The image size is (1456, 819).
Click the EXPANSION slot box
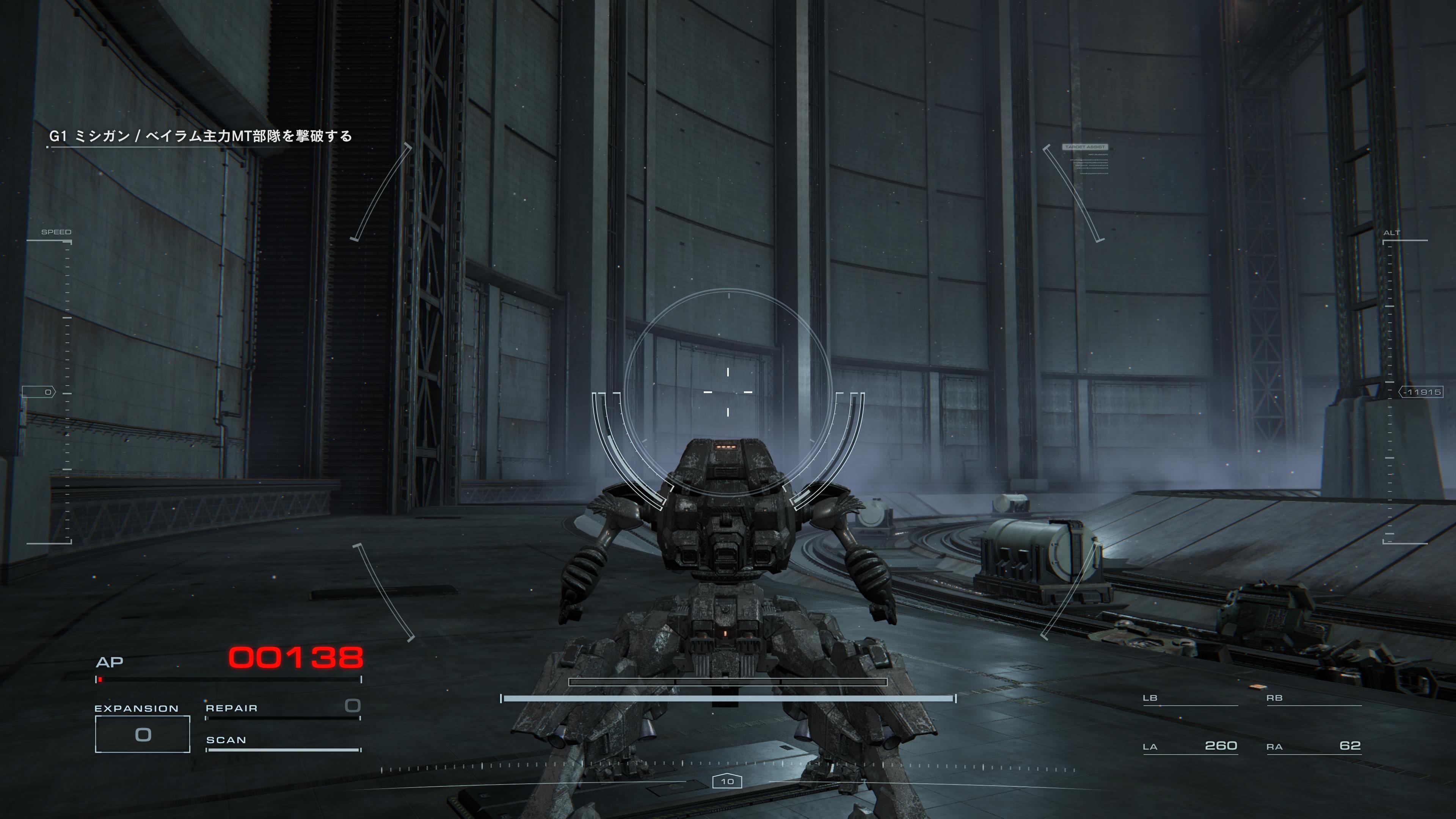(x=143, y=734)
